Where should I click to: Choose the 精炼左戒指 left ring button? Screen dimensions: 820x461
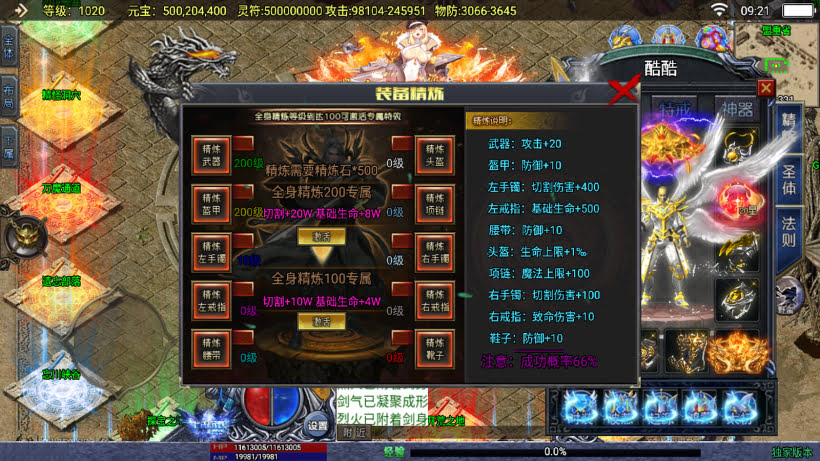coord(211,300)
